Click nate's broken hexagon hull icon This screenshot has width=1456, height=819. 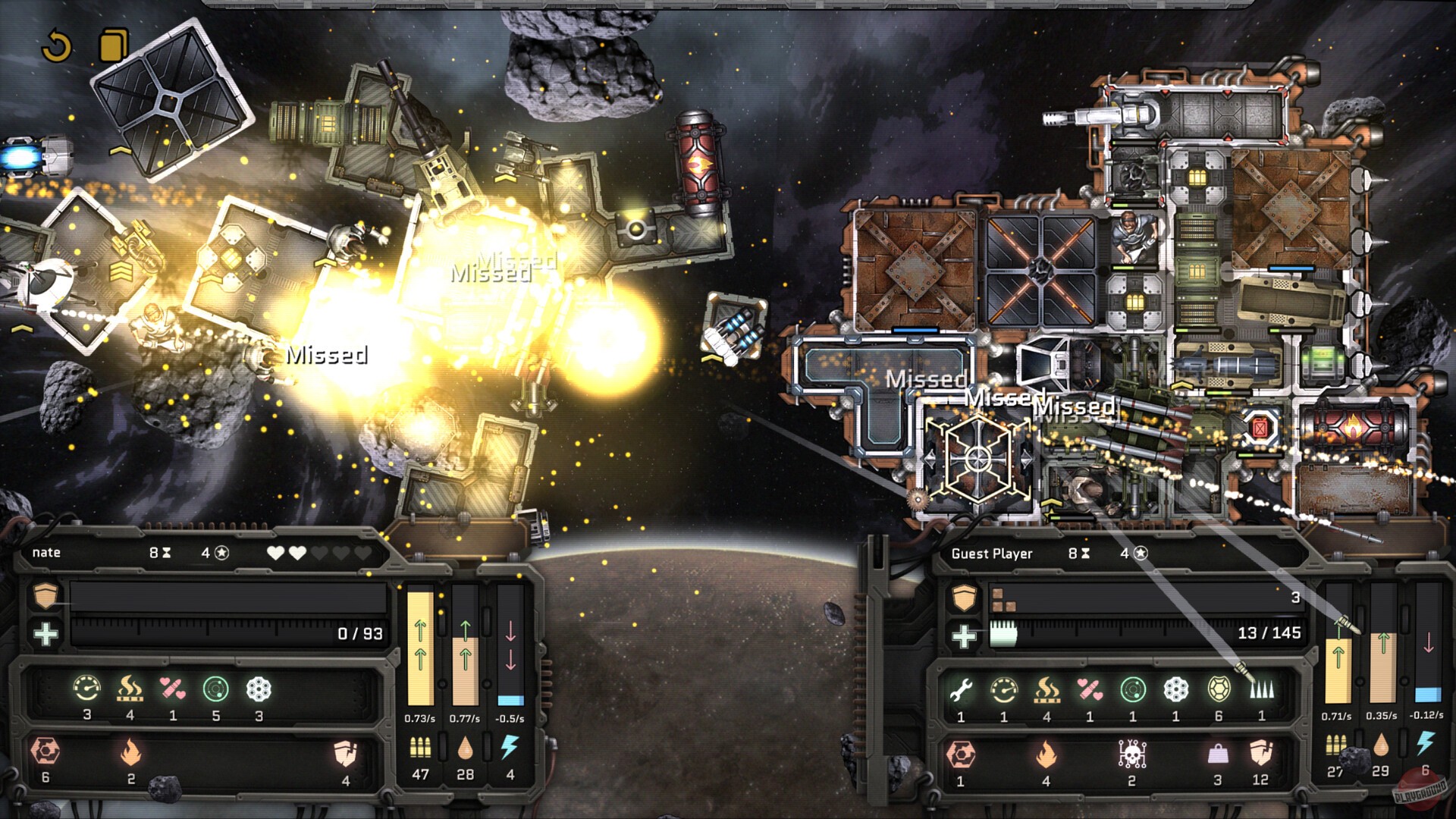pos(45,752)
